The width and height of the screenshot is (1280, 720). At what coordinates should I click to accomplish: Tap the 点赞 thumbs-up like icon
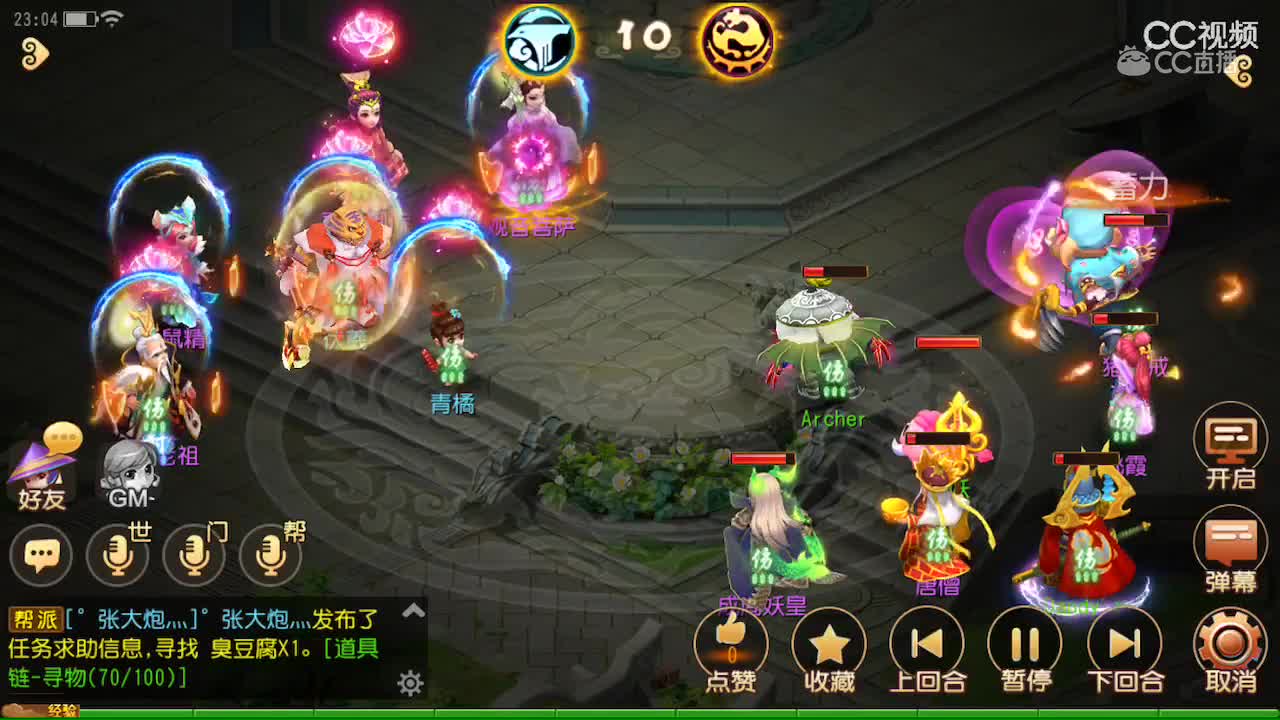point(728,645)
